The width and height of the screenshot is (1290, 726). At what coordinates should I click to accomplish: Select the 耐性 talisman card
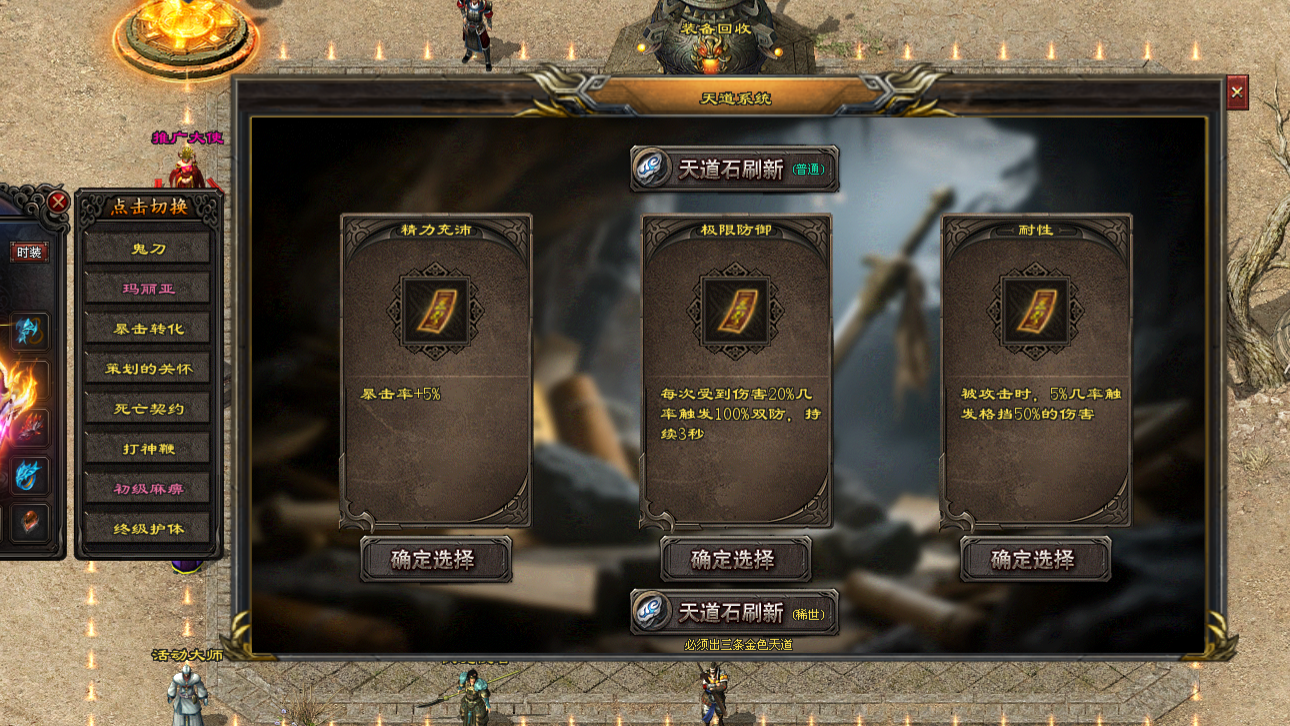pos(1035,310)
